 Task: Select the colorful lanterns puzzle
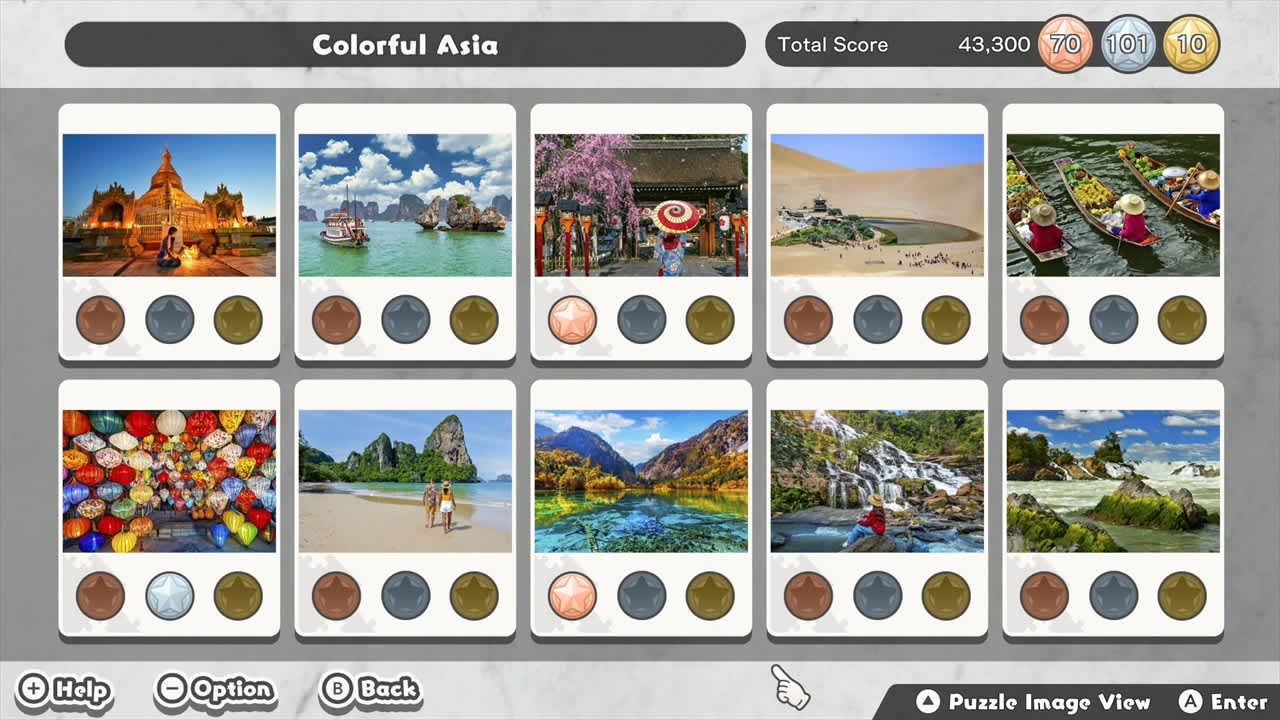(170, 482)
